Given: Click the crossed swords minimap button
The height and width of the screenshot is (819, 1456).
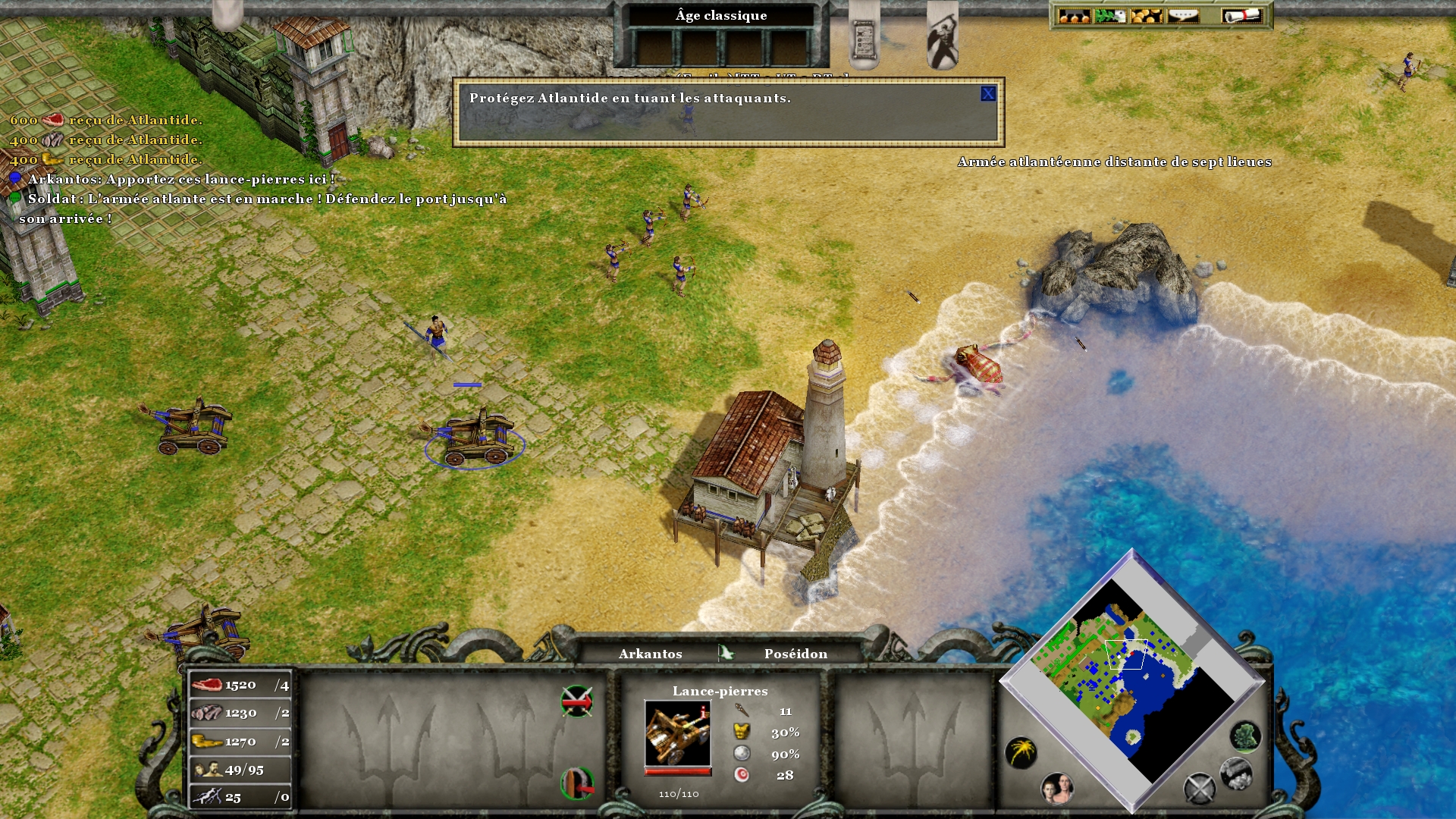Looking at the screenshot, I should point(1199,789).
